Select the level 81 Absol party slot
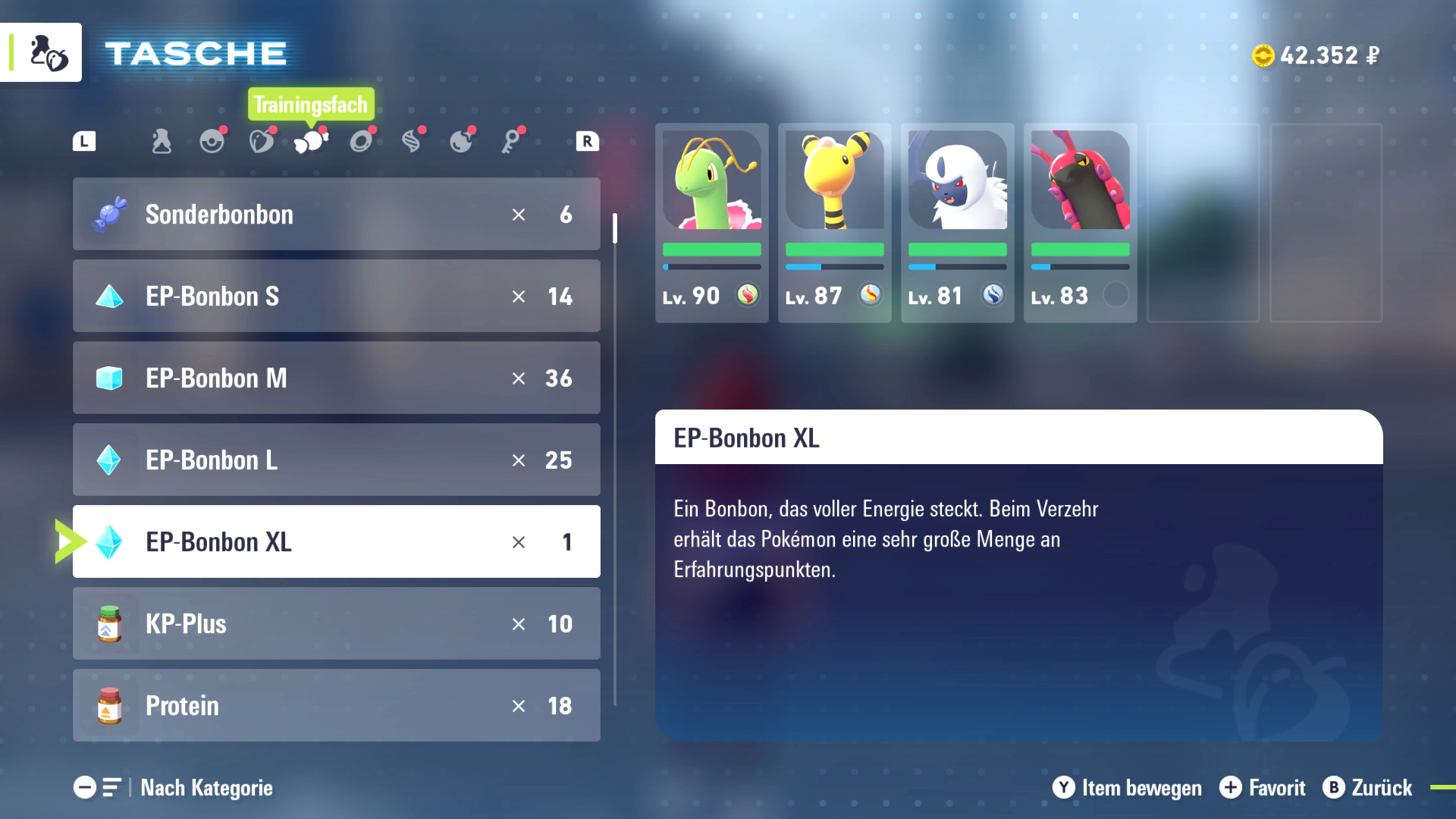 pos(957,223)
